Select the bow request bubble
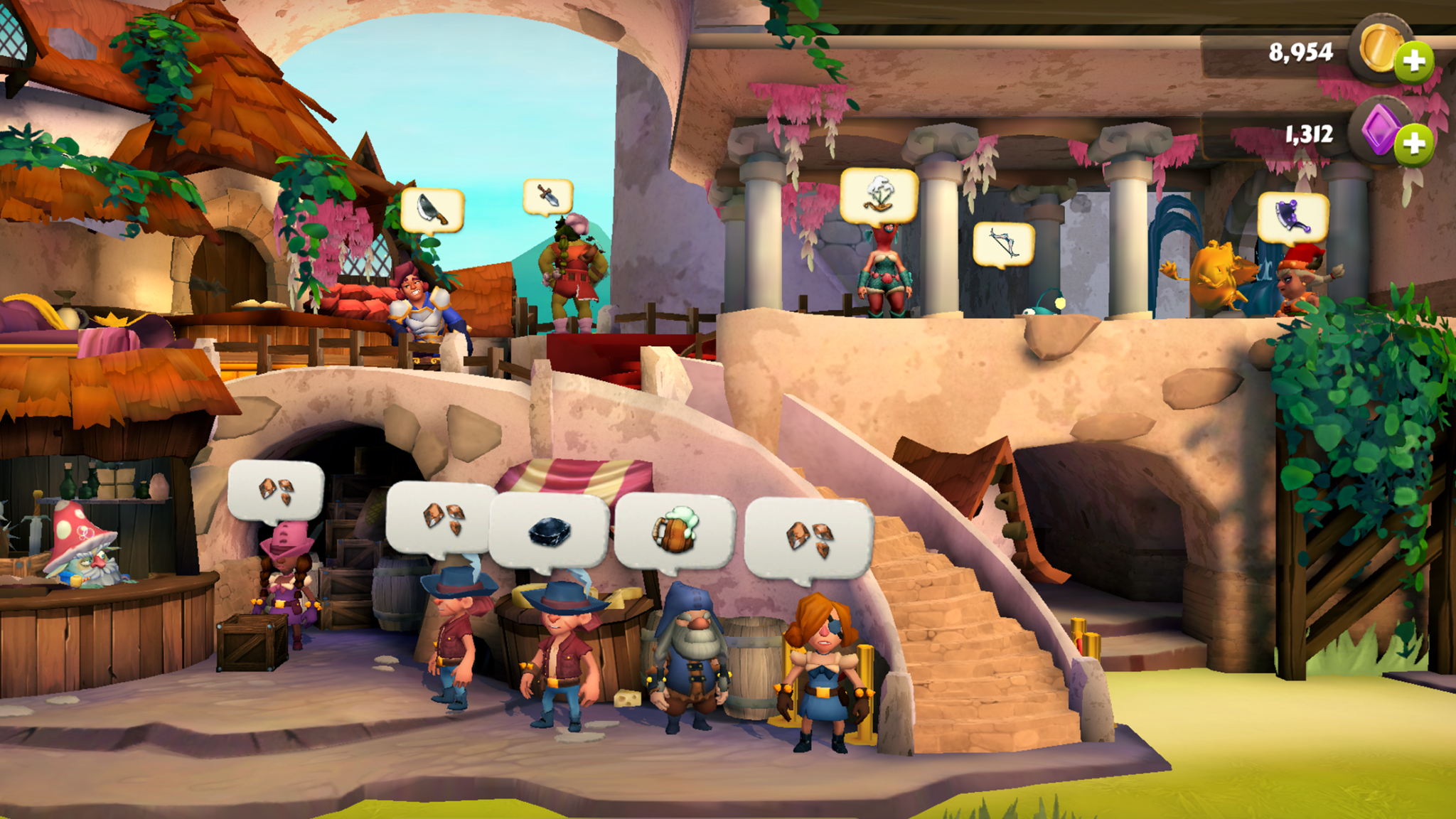This screenshot has height=819, width=1456. click(x=1003, y=244)
